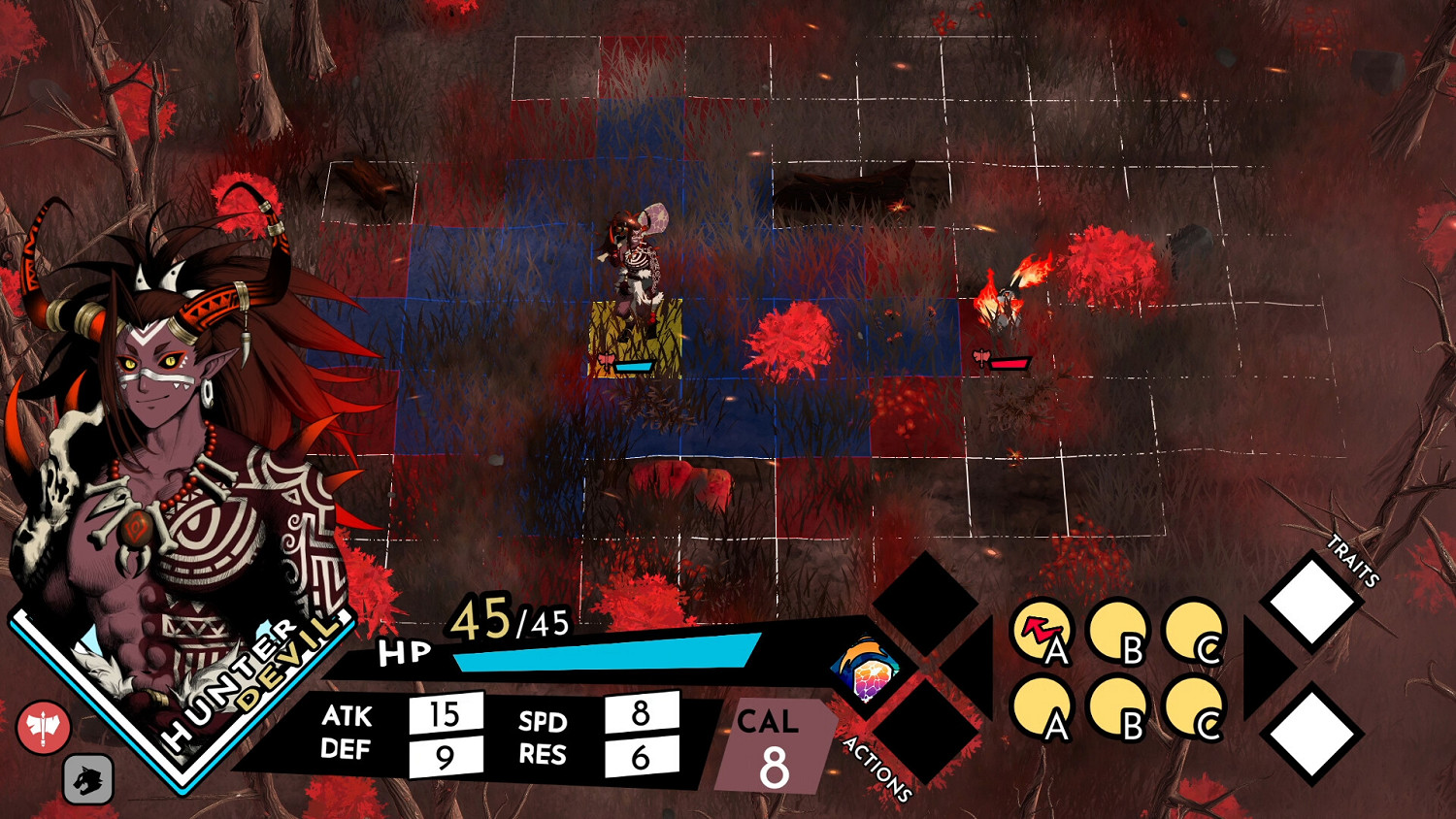Image resolution: width=1456 pixels, height=819 pixels.
Task: Click button B in the bottom action row
Action: 1120,704
